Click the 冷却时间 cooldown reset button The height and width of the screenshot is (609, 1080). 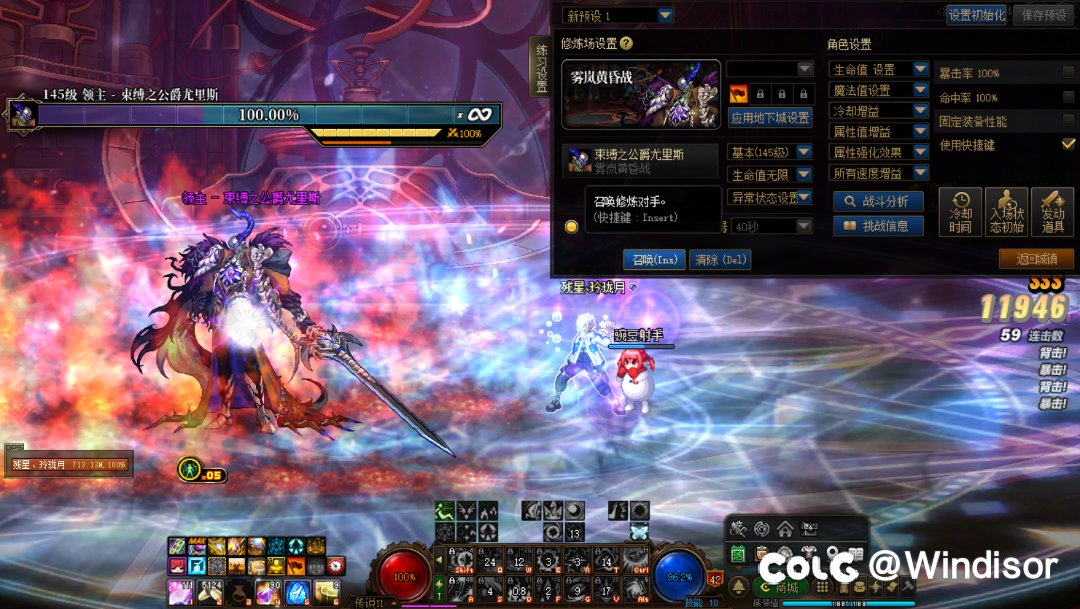[x=960, y=212]
